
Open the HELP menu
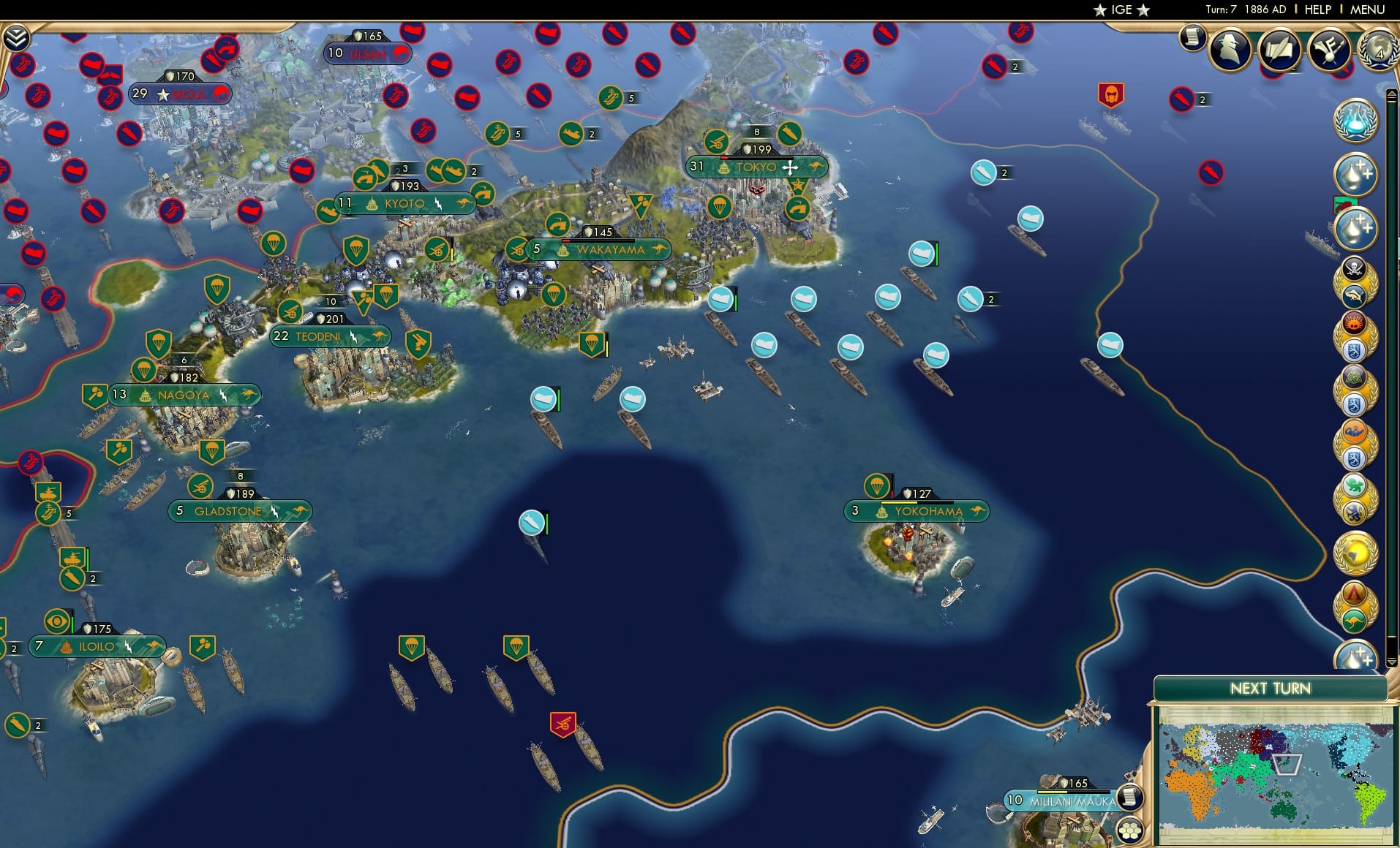1317,10
